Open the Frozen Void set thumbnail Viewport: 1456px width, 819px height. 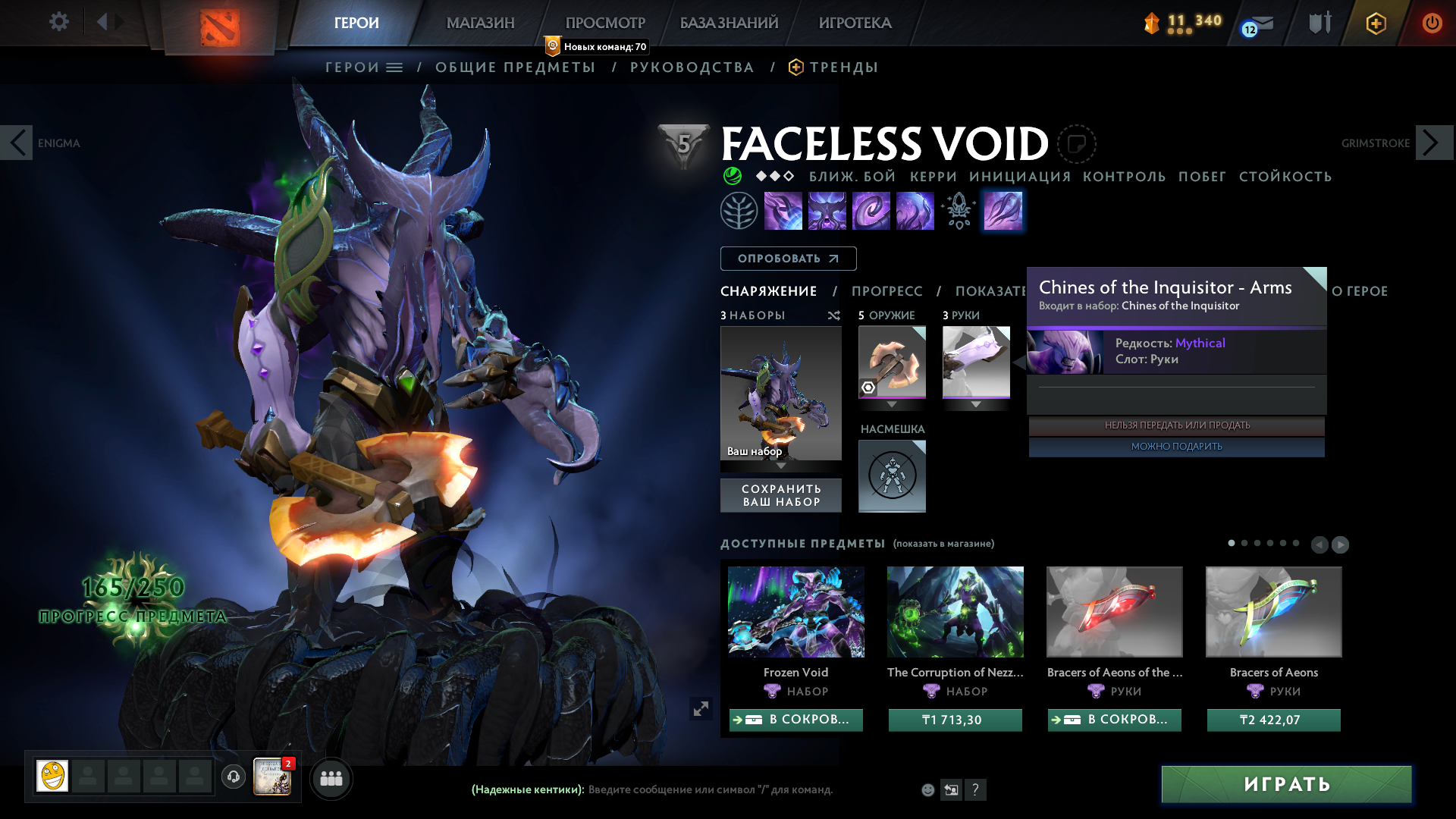tap(795, 612)
